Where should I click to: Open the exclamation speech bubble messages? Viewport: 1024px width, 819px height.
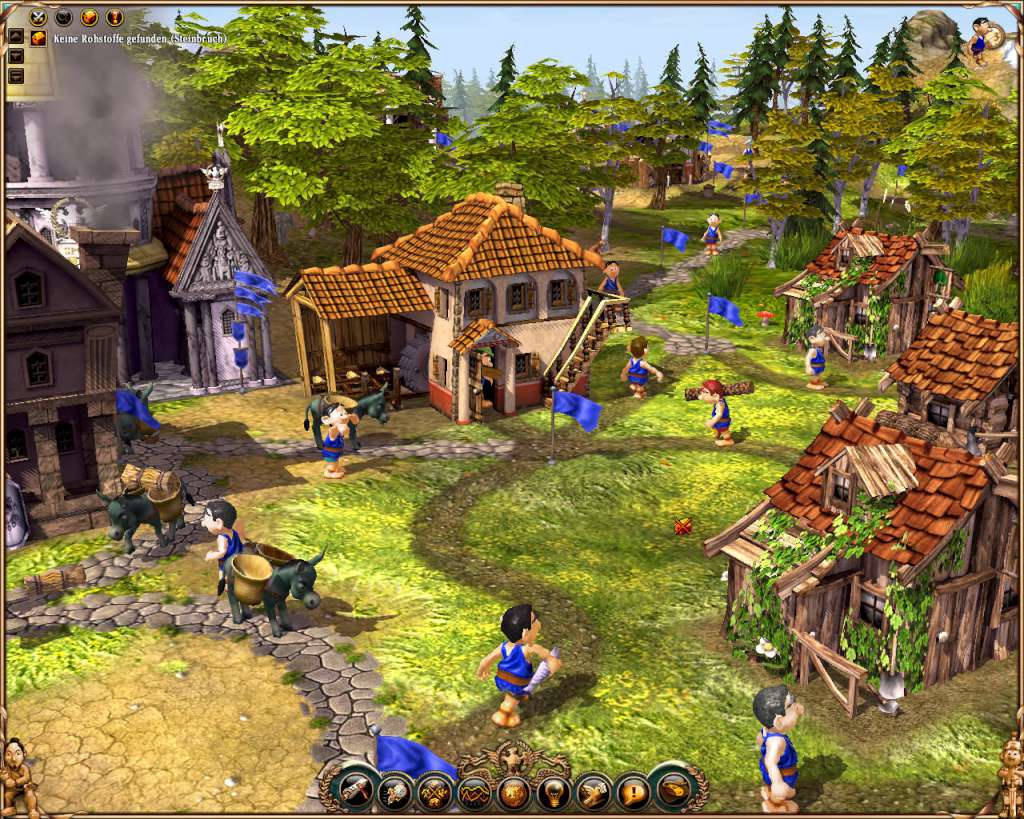click(632, 793)
